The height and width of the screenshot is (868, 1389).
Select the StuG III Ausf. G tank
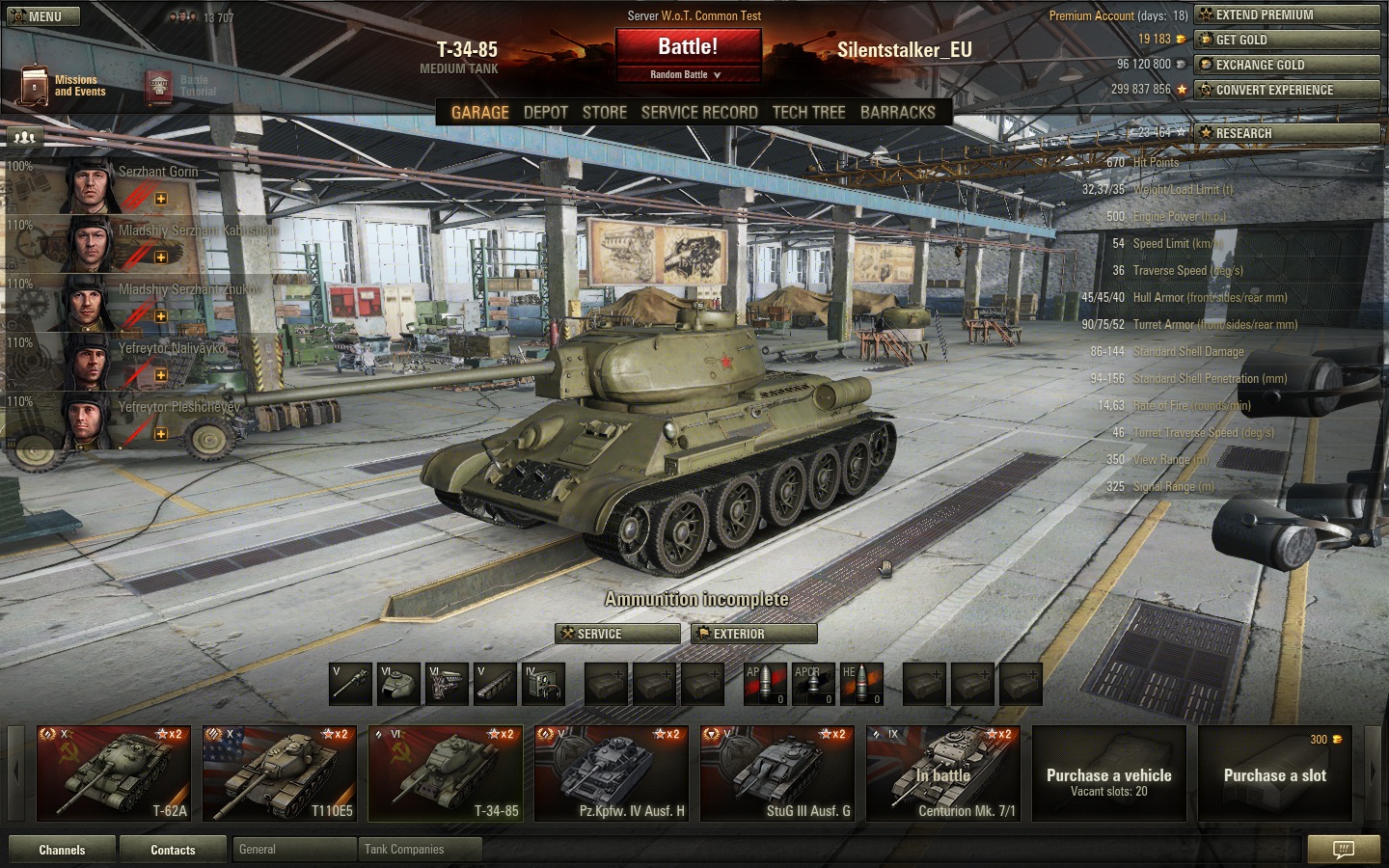click(777, 773)
